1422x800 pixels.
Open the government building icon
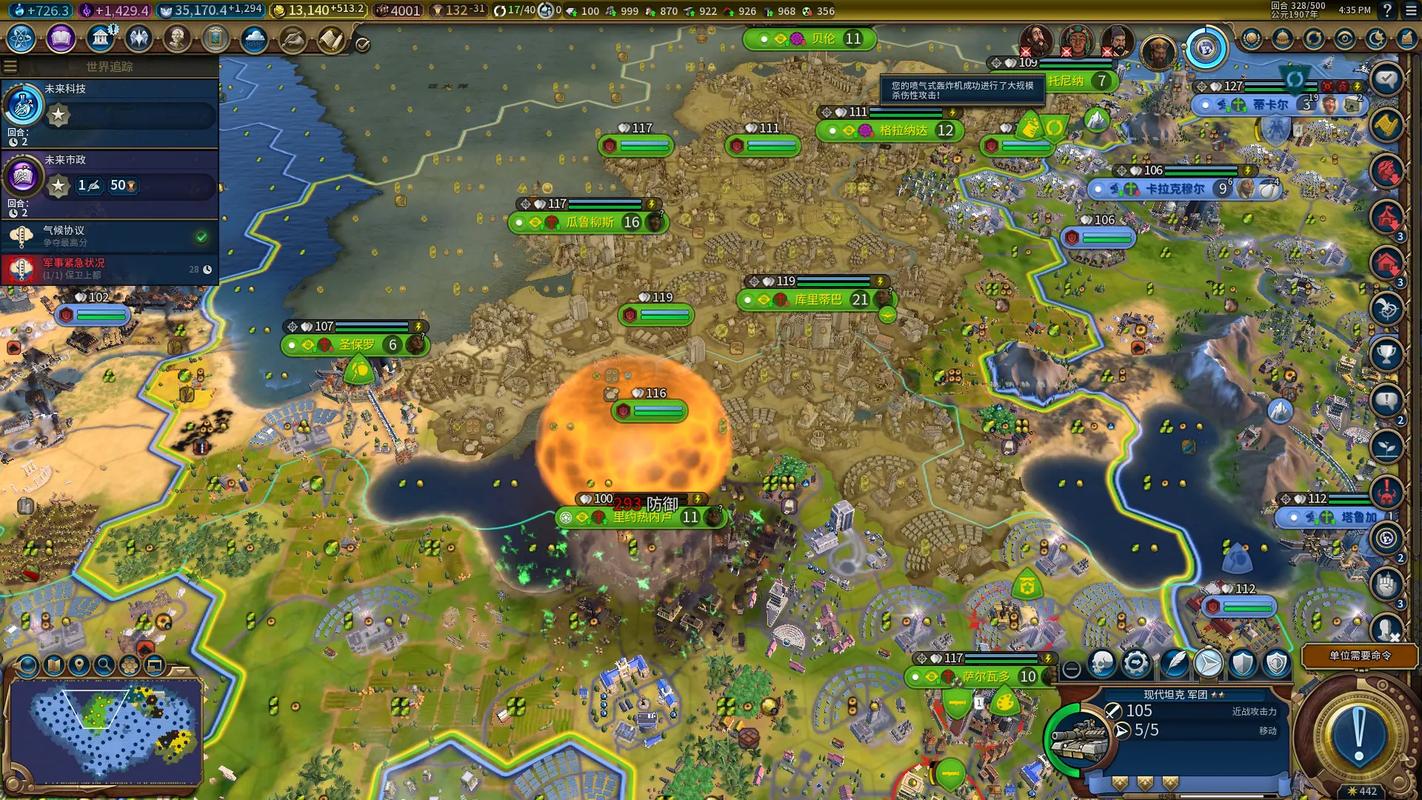click(x=100, y=39)
